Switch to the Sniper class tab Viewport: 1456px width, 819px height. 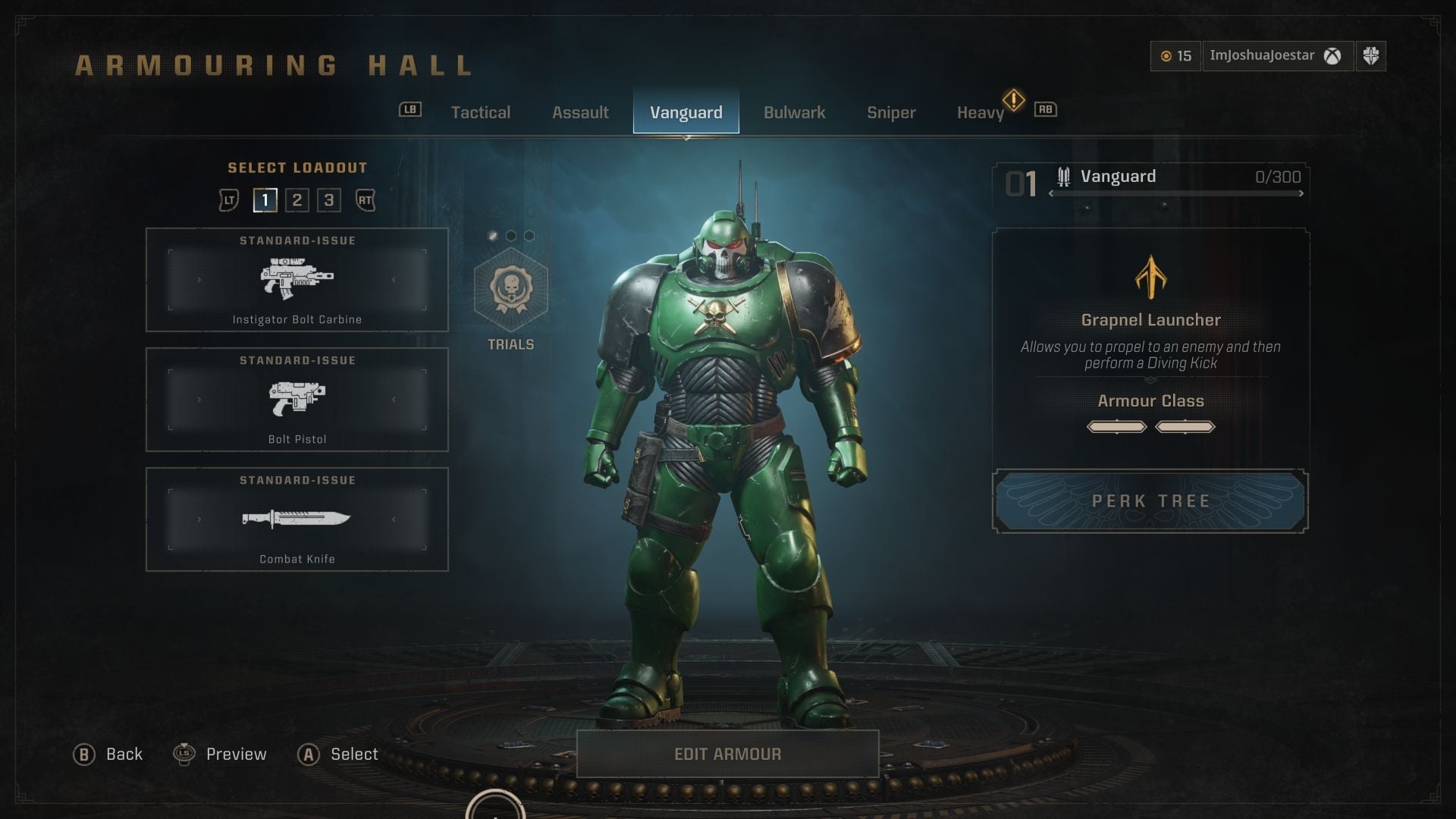point(891,112)
